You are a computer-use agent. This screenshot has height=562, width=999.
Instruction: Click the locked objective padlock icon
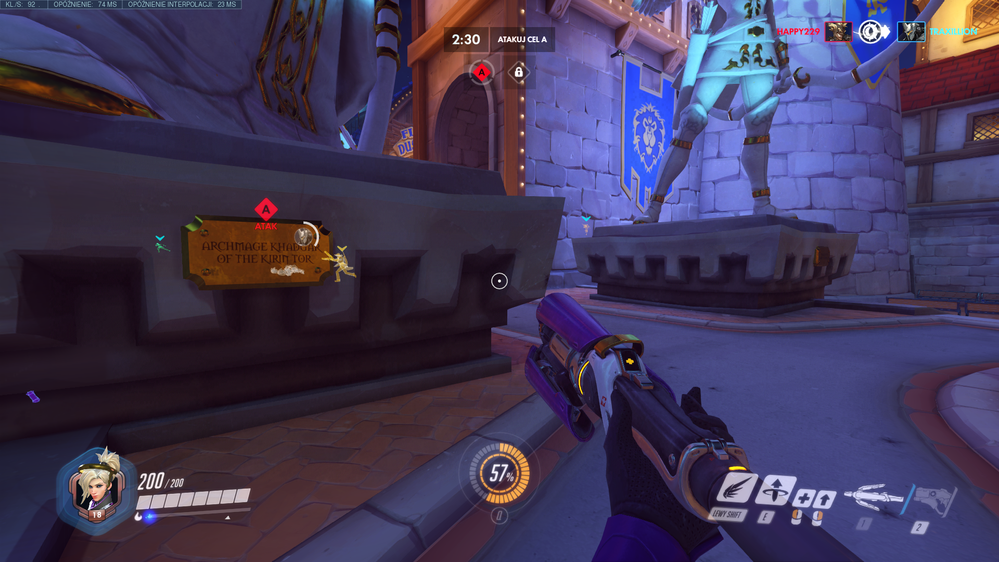click(x=518, y=72)
